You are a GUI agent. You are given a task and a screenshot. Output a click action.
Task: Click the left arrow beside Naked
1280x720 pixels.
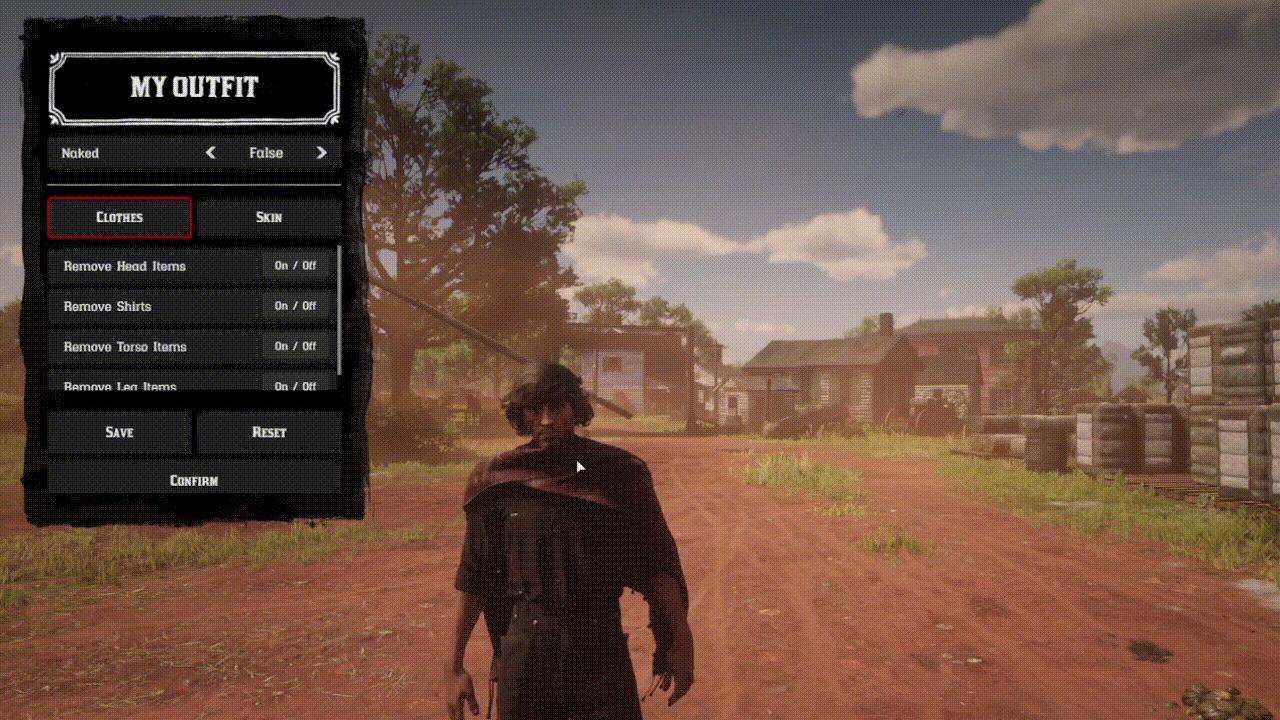pyautogui.click(x=210, y=153)
